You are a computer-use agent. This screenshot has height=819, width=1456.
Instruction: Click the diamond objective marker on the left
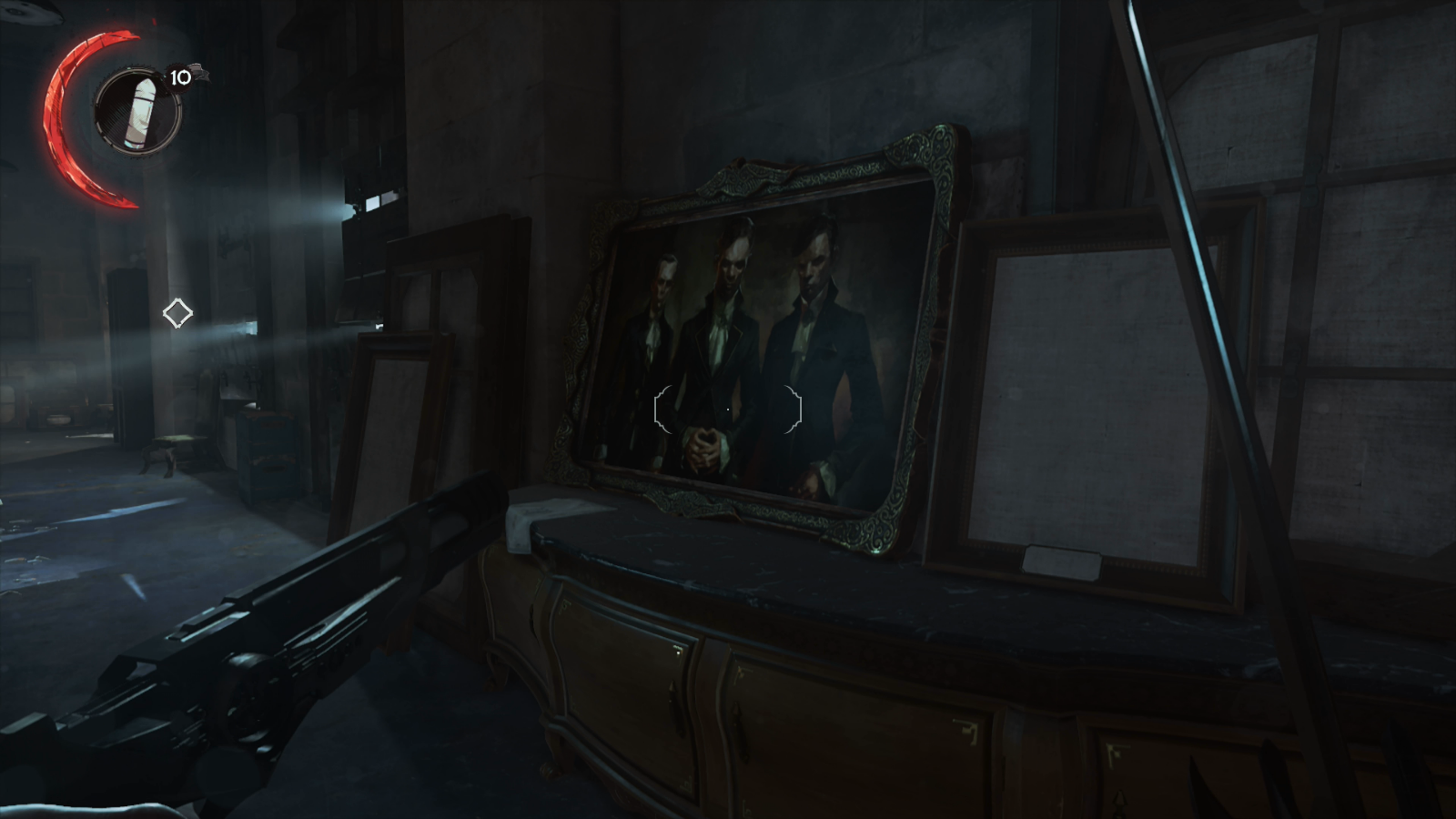coord(178,312)
